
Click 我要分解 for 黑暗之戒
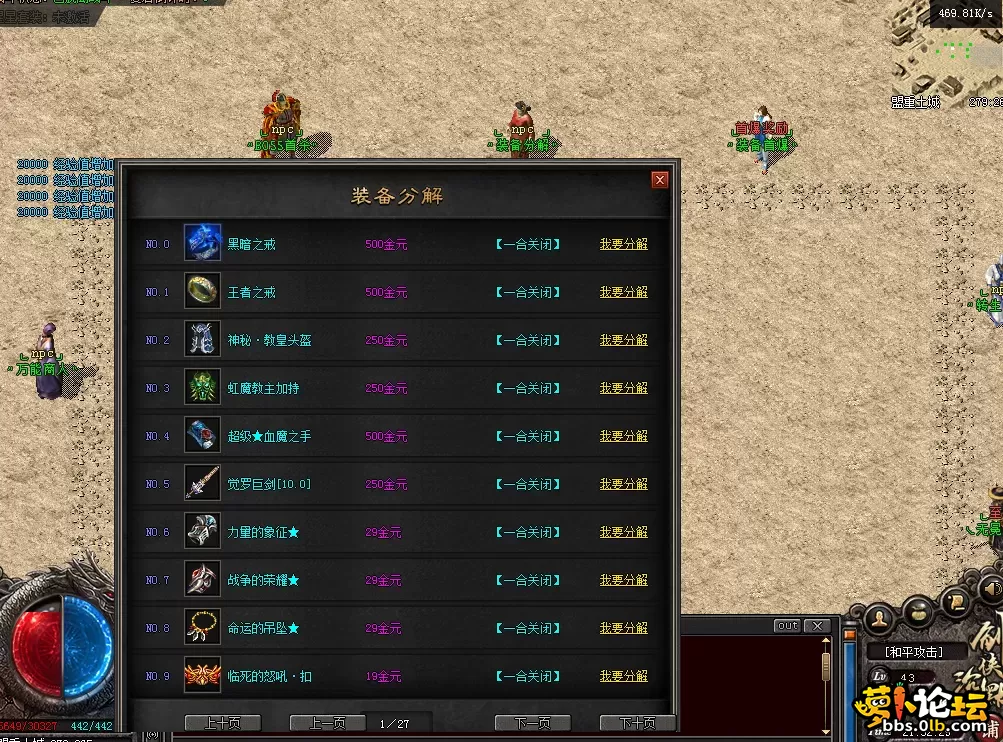623,244
